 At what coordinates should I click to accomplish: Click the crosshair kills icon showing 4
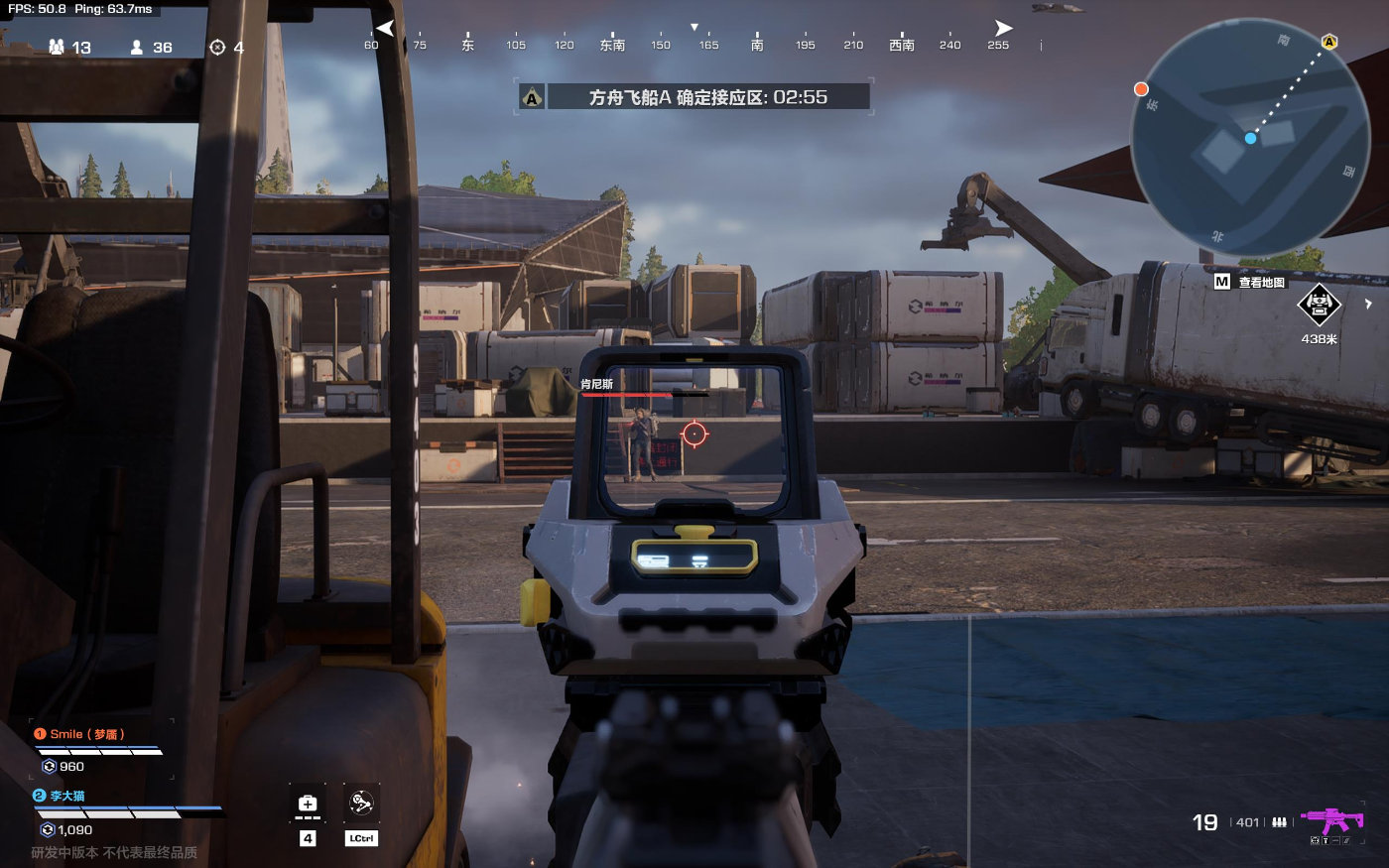pyautogui.click(x=217, y=47)
